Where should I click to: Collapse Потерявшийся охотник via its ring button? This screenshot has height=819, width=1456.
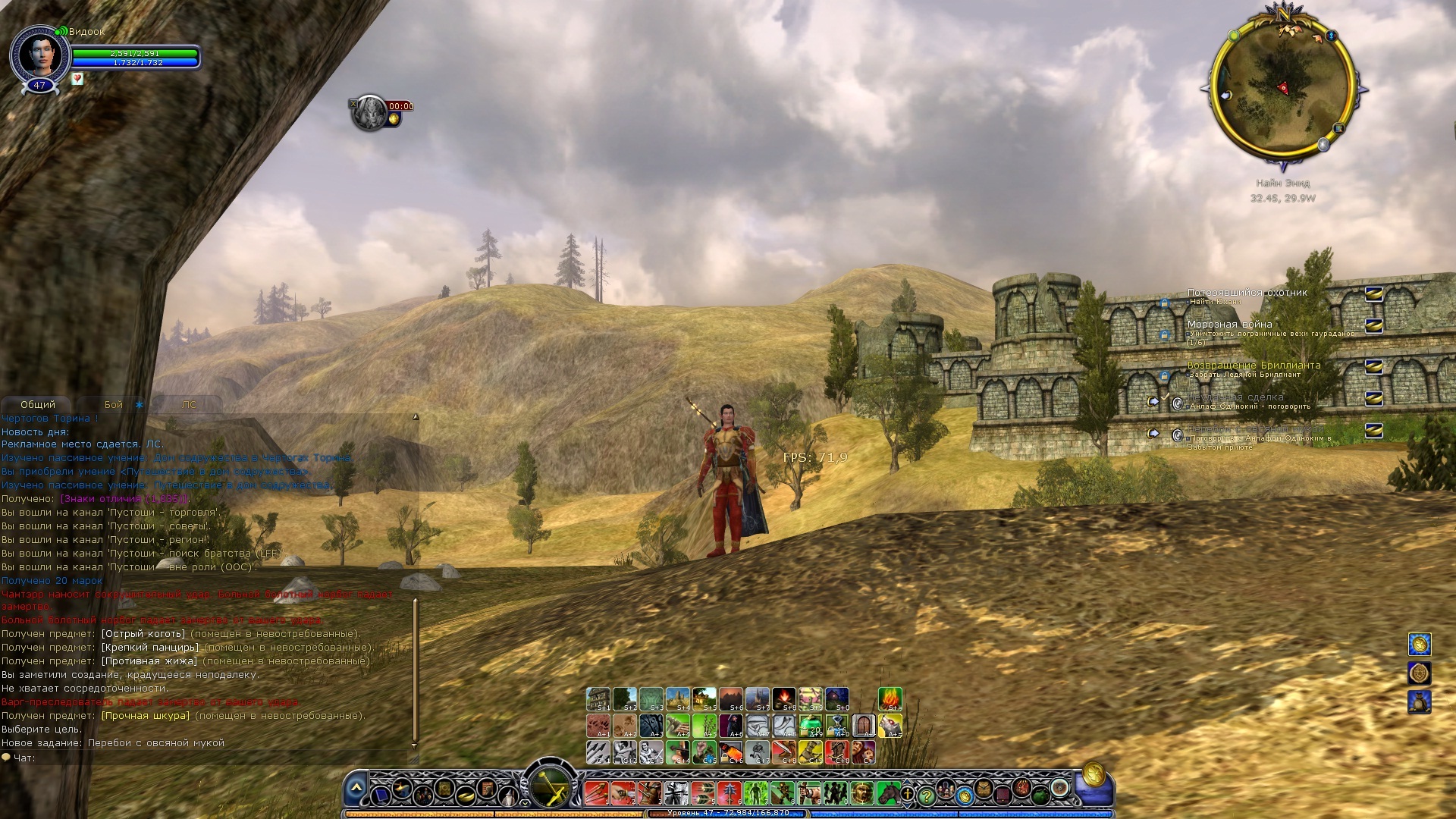pyautogui.click(x=1373, y=295)
